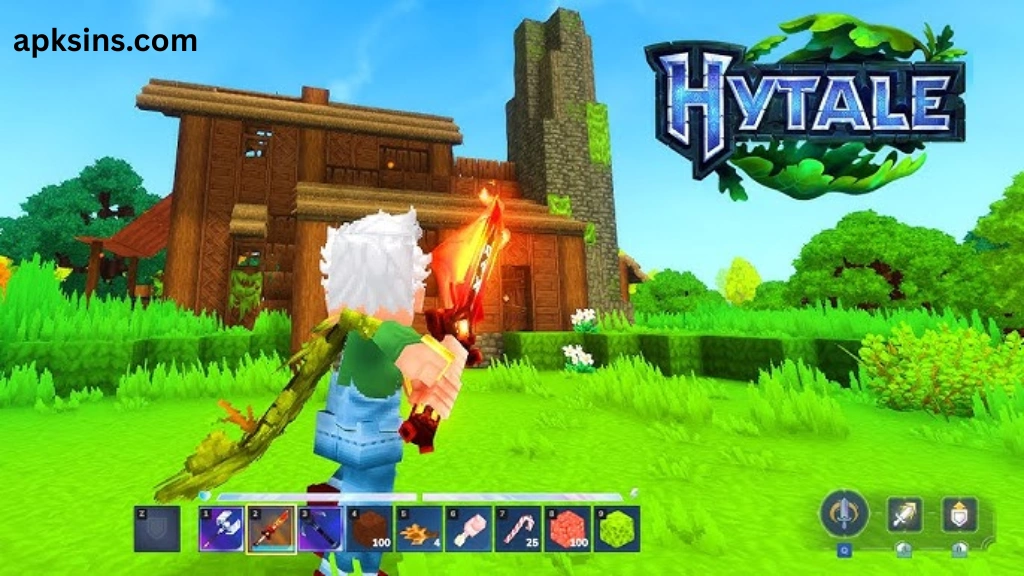Image resolution: width=1024 pixels, height=576 pixels.
Task: Trigger the glowing sword attack ability icon
Action: tap(904, 514)
